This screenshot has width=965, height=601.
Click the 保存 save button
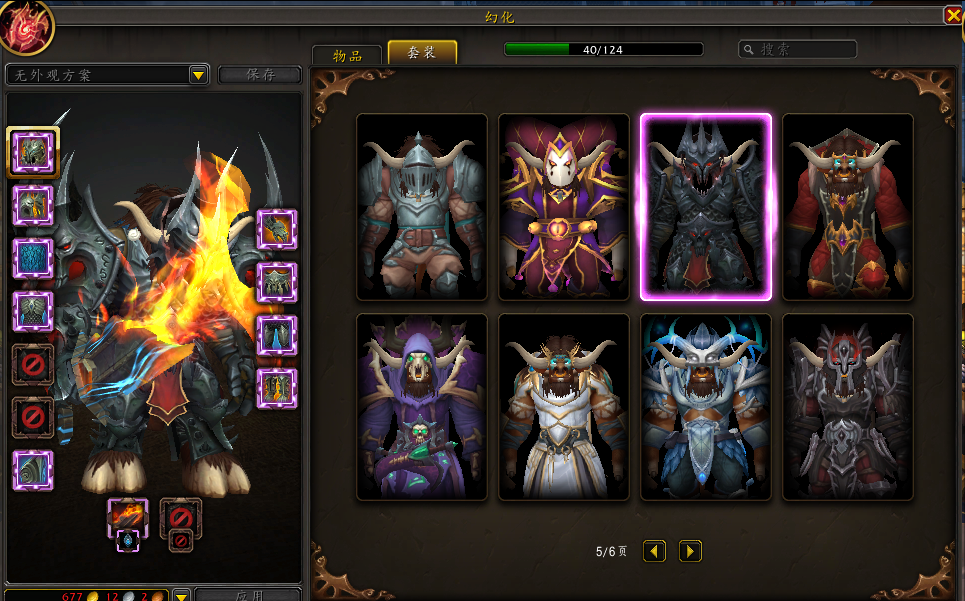coord(260,75)
